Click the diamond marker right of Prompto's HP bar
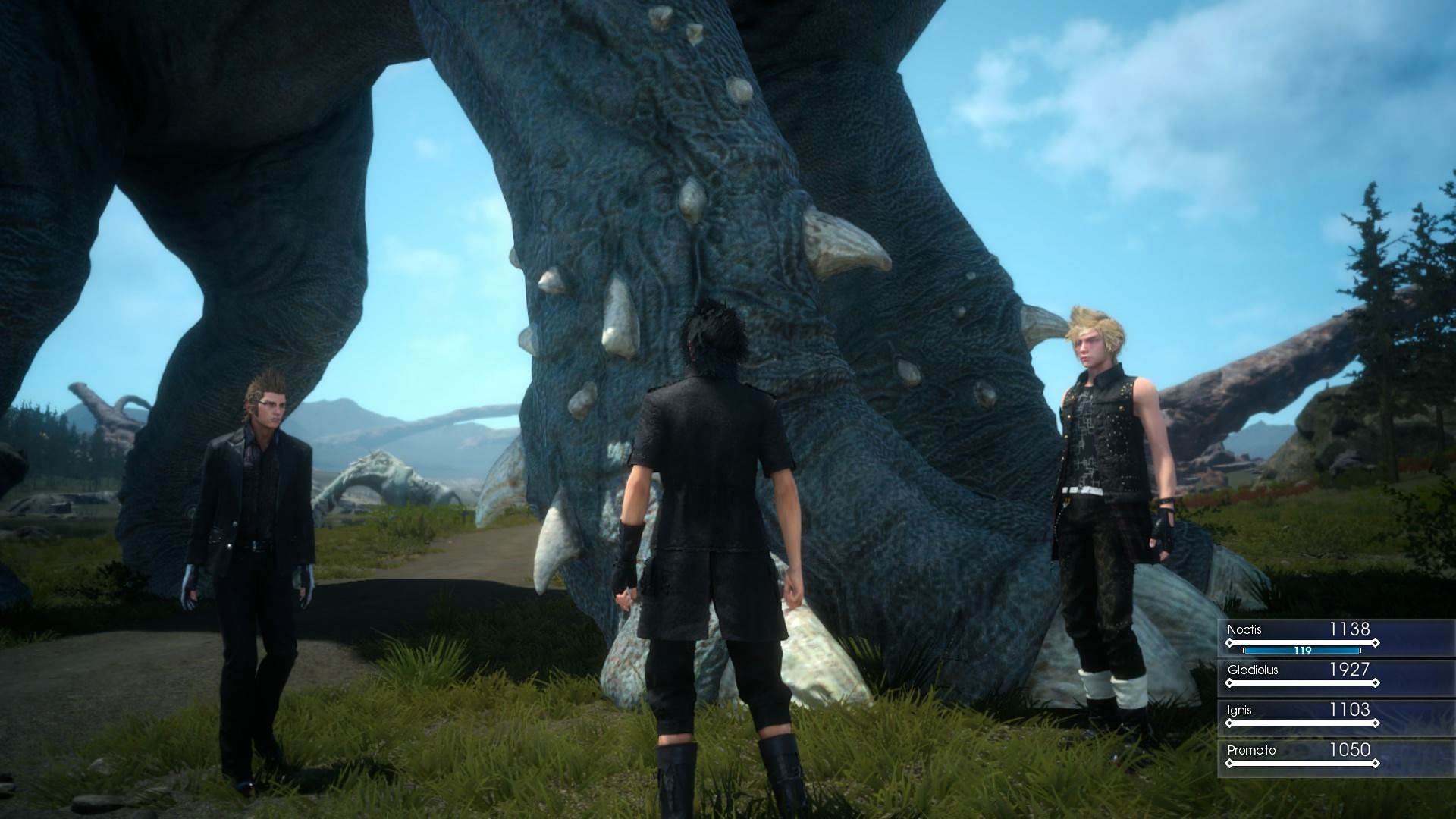This screenshot has width=1456, height=819. (1376, 763)
